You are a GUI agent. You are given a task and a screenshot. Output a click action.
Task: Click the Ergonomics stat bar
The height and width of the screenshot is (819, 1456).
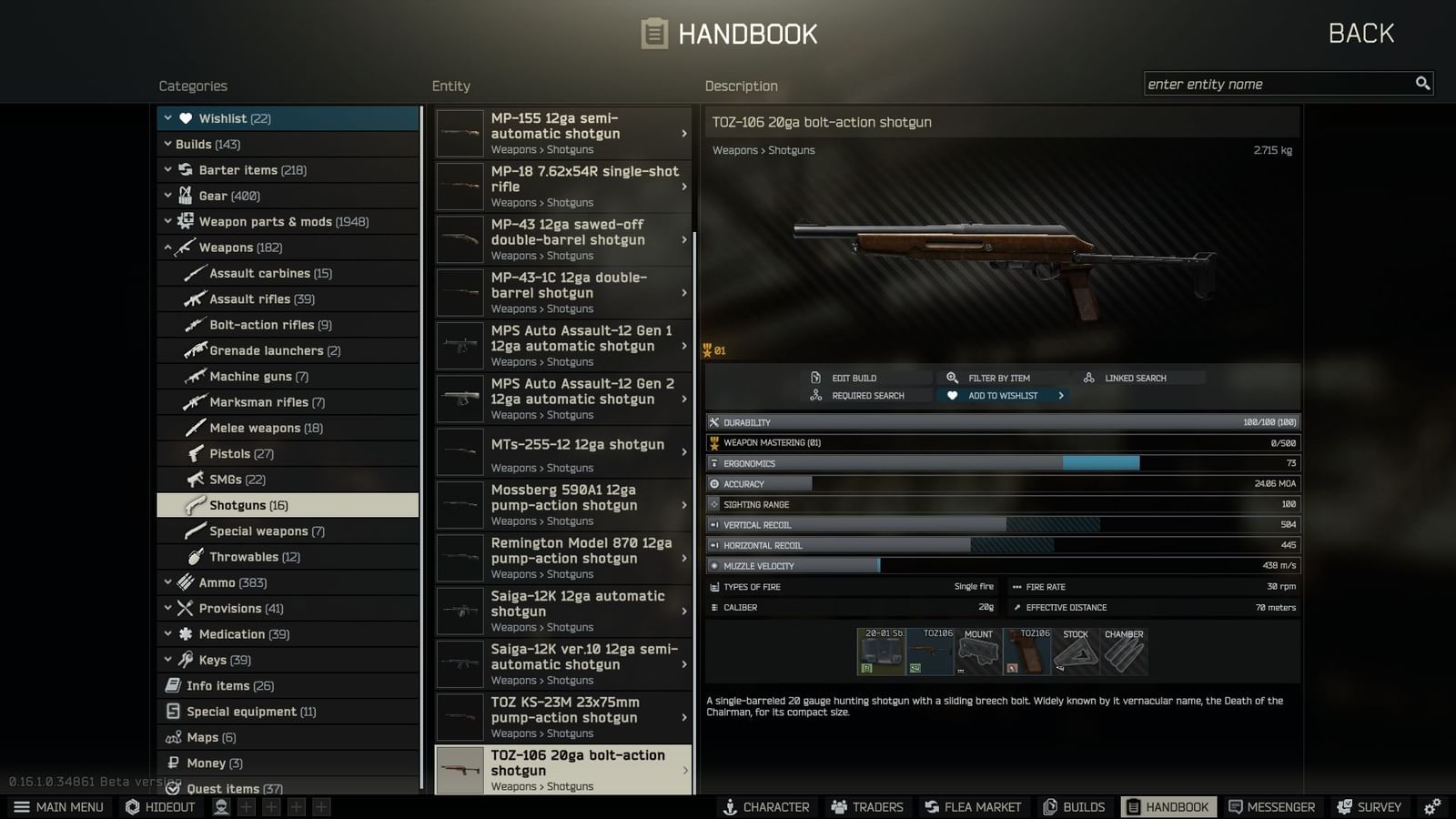pyautogui.click(x=1001, y=463)
